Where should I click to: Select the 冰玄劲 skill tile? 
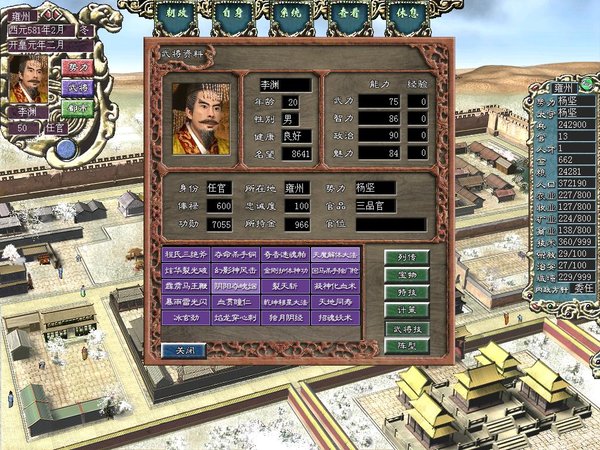coord(186,318)
